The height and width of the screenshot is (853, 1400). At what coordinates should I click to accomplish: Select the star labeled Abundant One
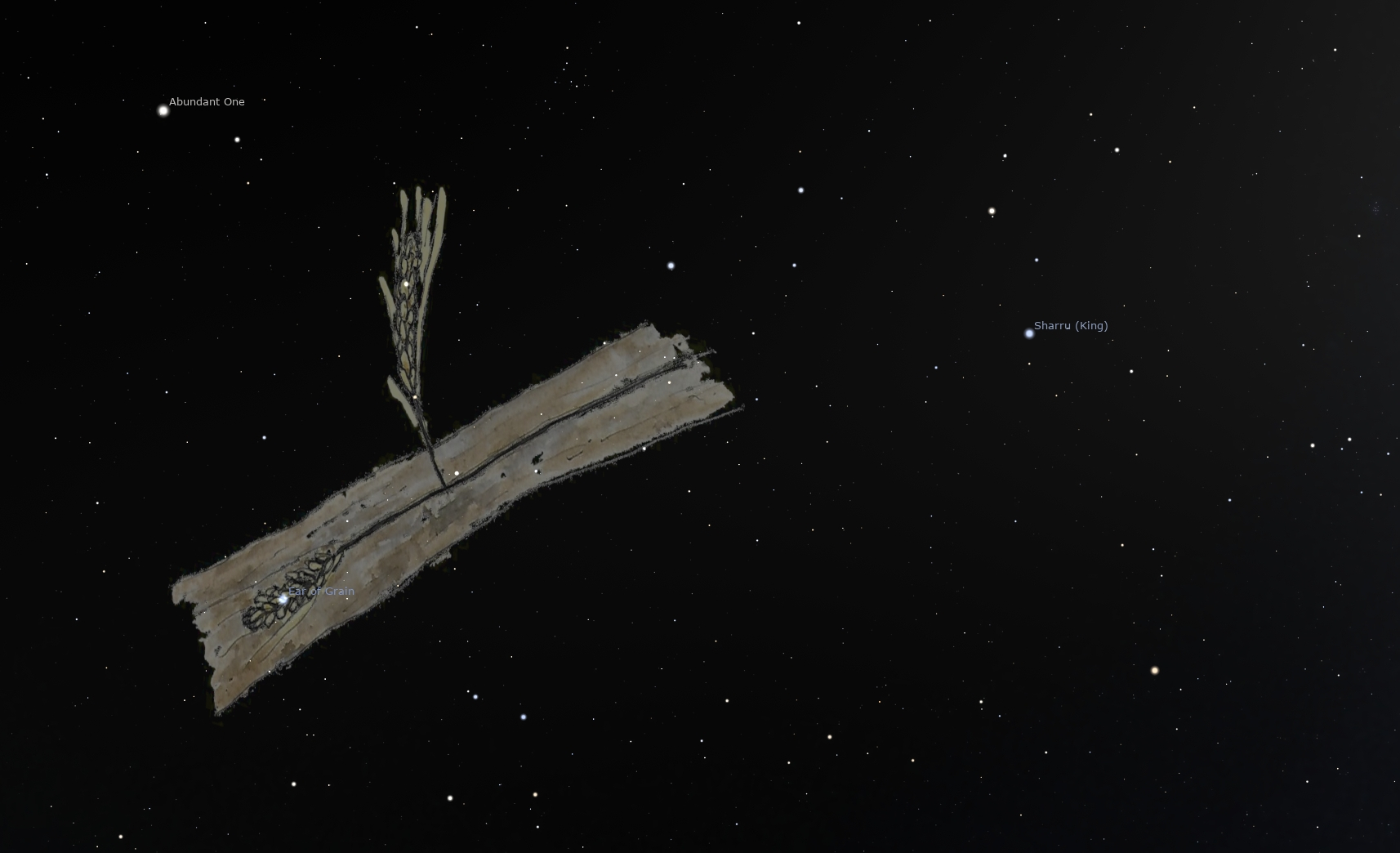point(163,110)
